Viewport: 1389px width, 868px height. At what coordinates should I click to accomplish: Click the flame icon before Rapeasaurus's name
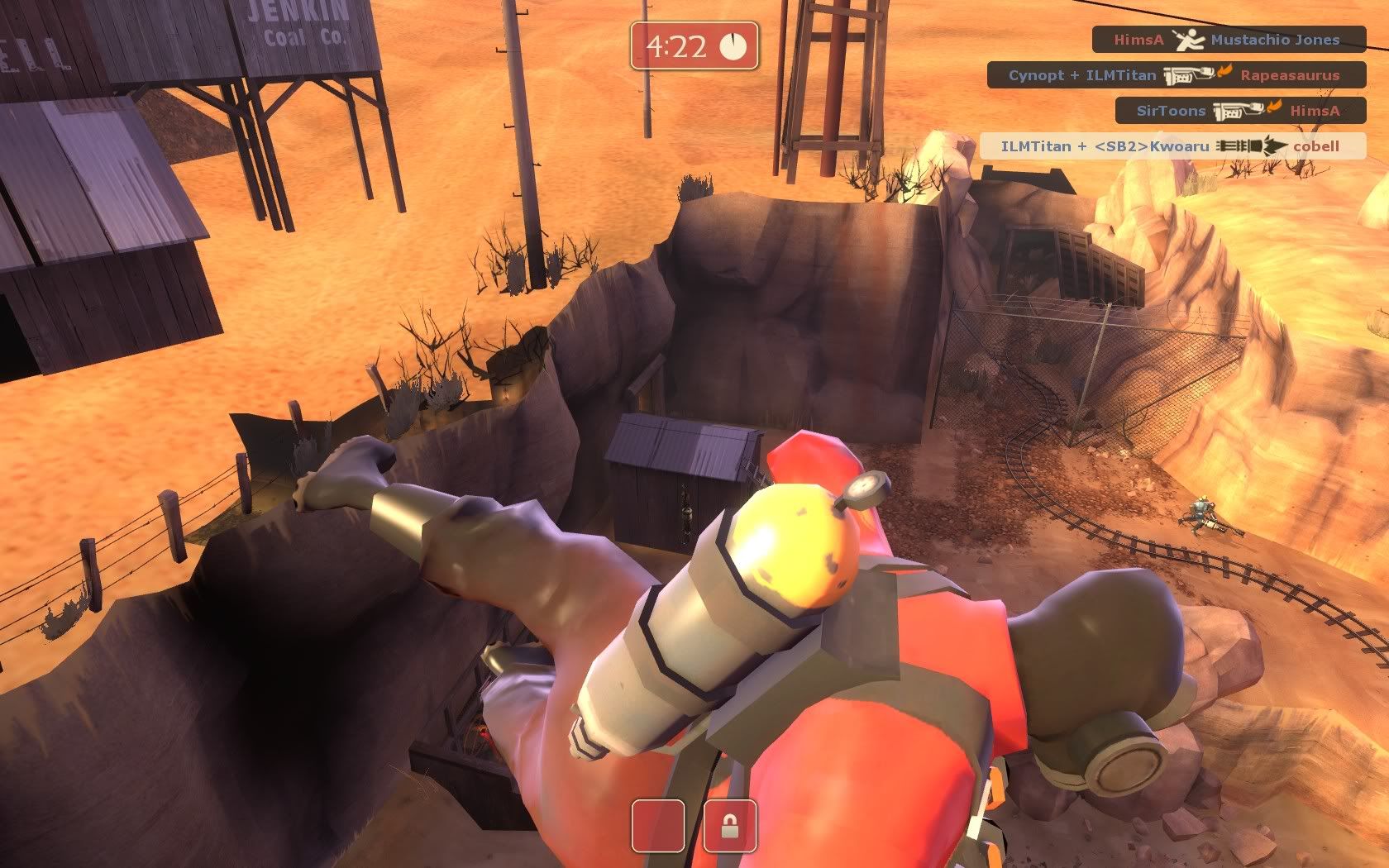tap(1224, 74)
